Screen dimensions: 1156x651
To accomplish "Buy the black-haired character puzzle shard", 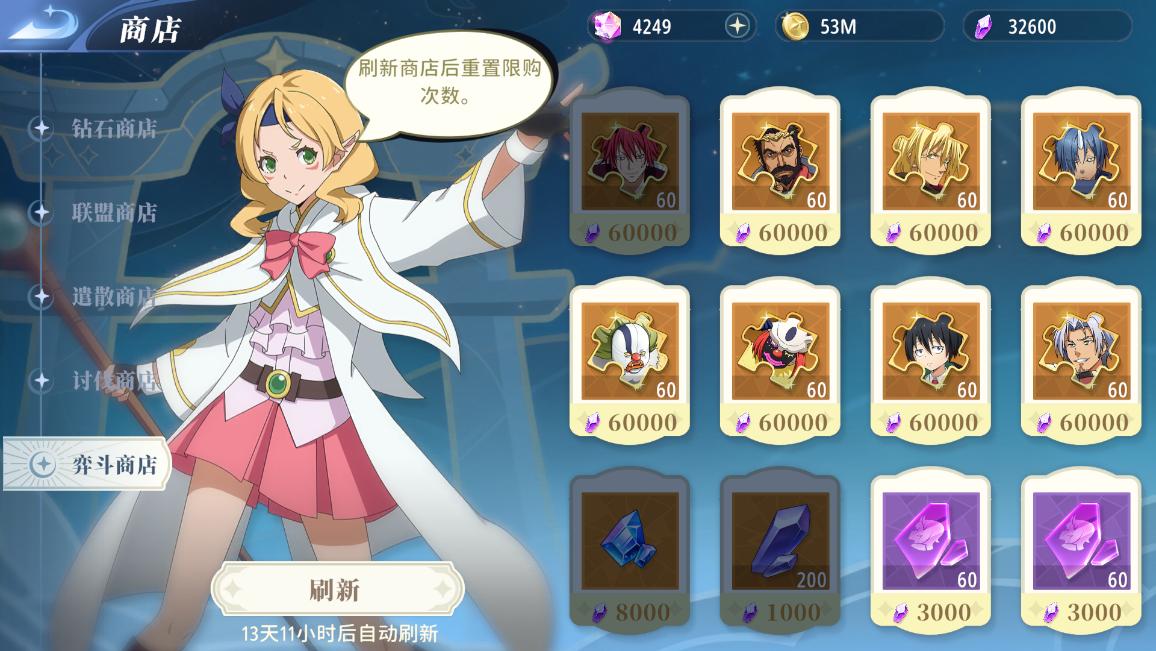I will [x=930, y=362].
